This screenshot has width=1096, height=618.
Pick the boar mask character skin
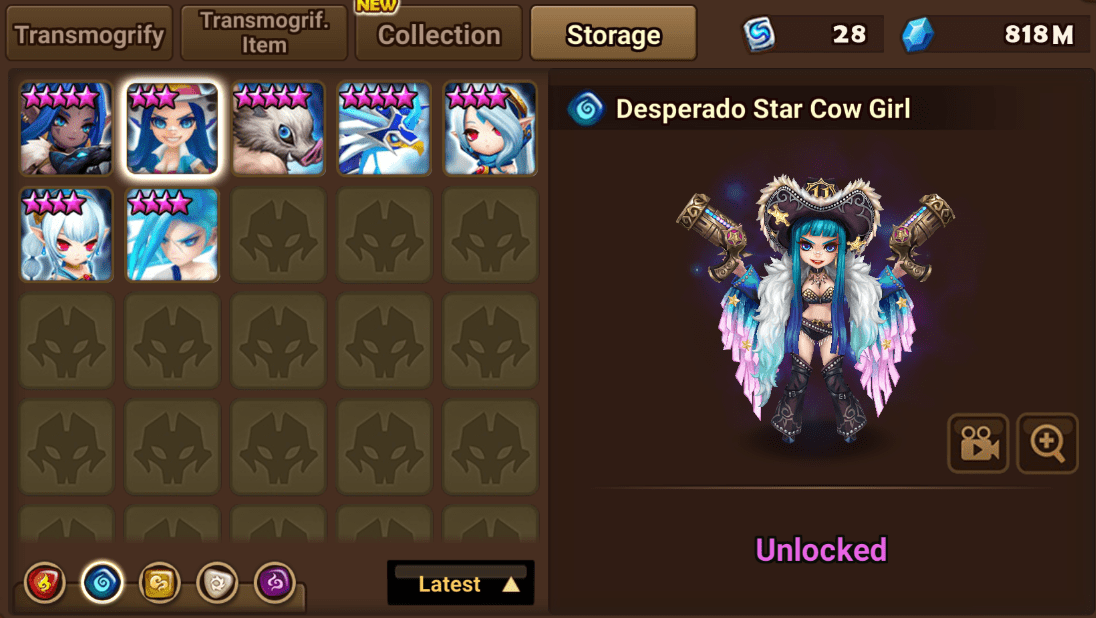pos(278,130)
